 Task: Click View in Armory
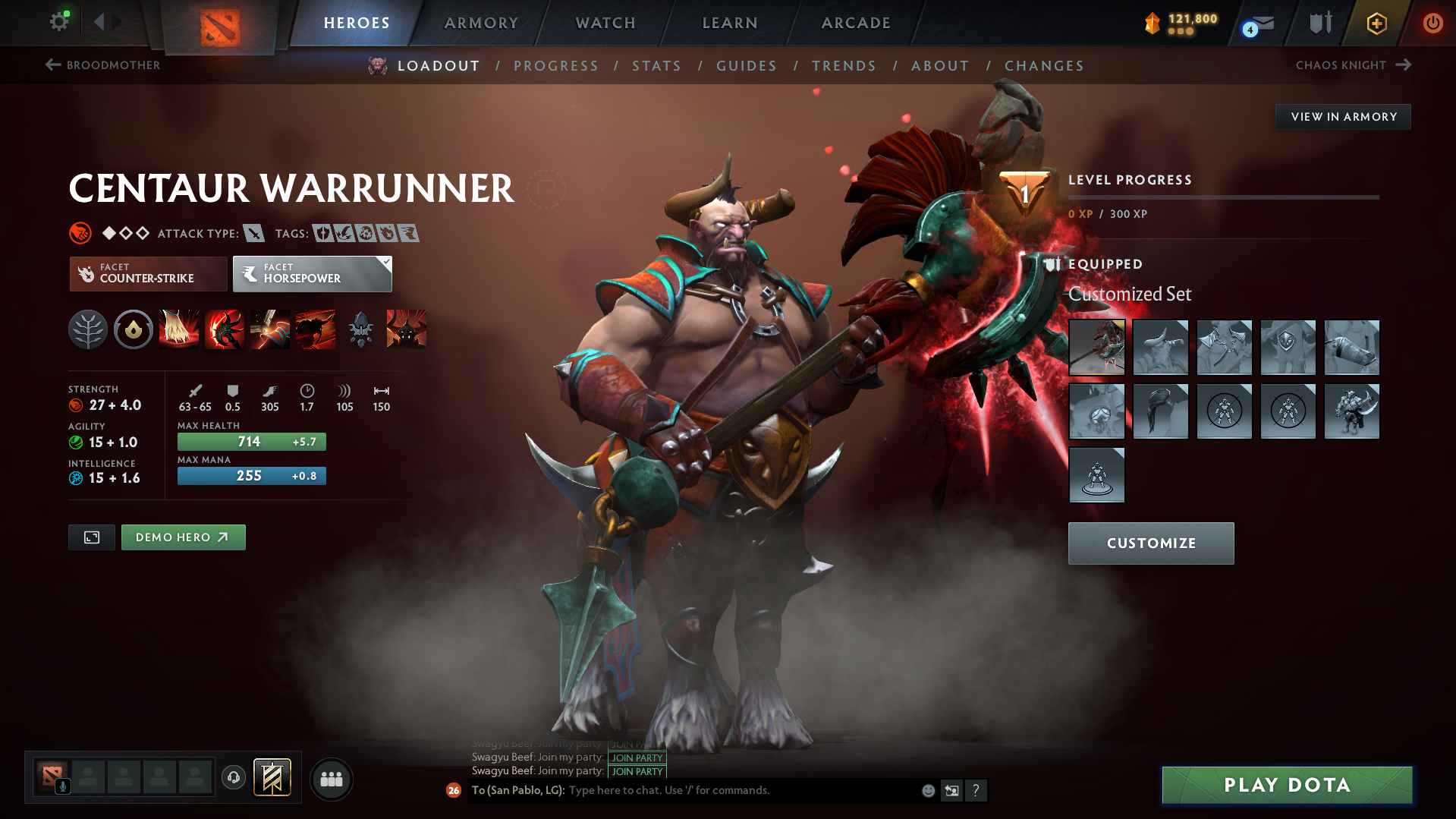click(x=1343, y=117)
